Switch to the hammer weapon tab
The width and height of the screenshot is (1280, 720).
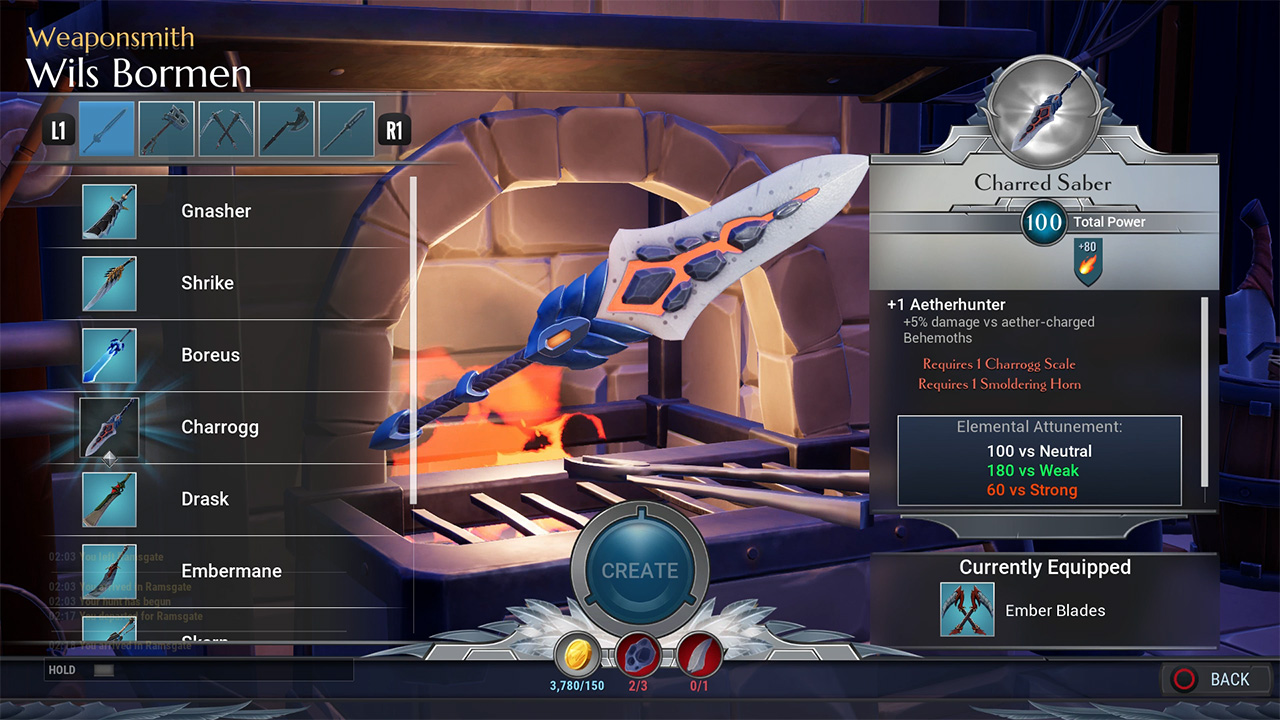click(166, 129)
